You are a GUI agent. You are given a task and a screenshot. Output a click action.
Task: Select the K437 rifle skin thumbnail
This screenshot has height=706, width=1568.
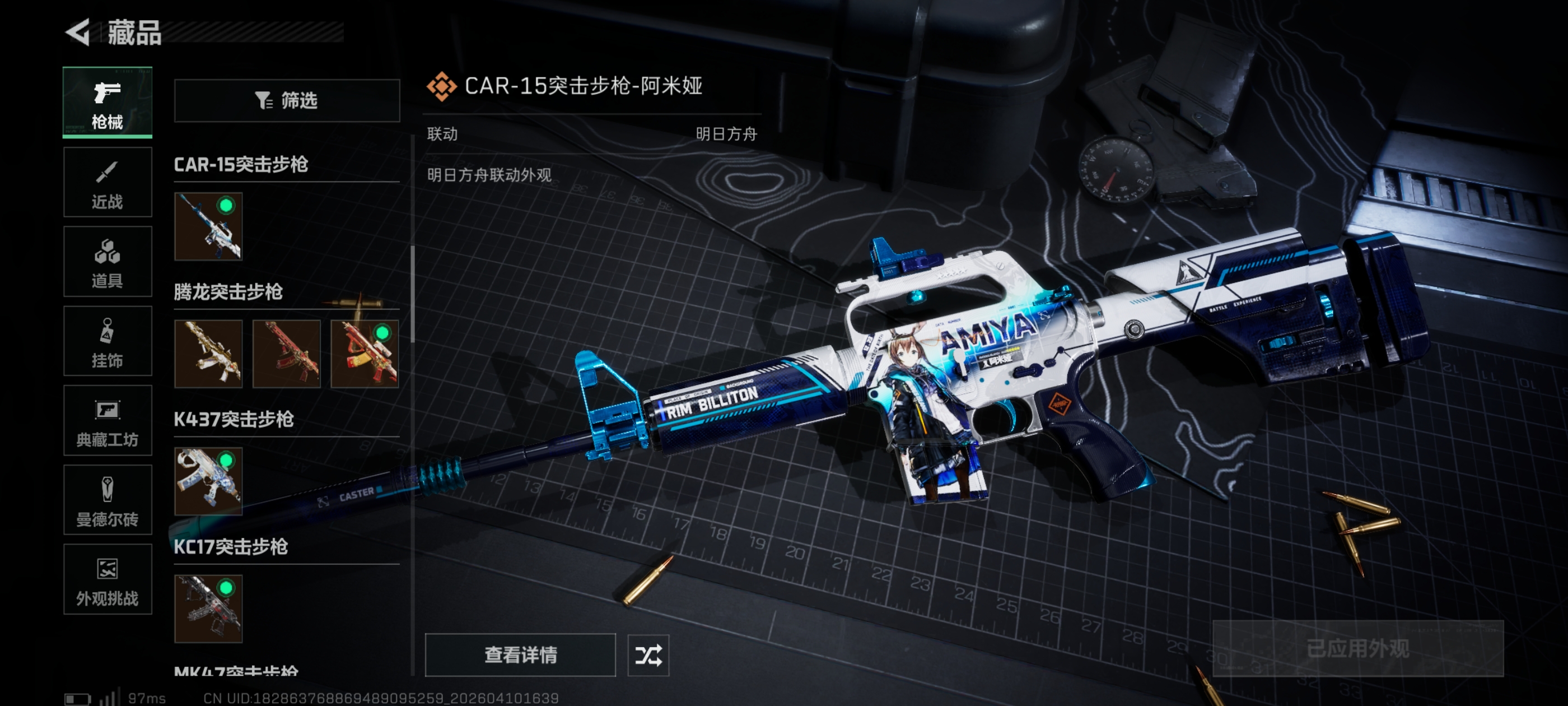coord(208,481)
